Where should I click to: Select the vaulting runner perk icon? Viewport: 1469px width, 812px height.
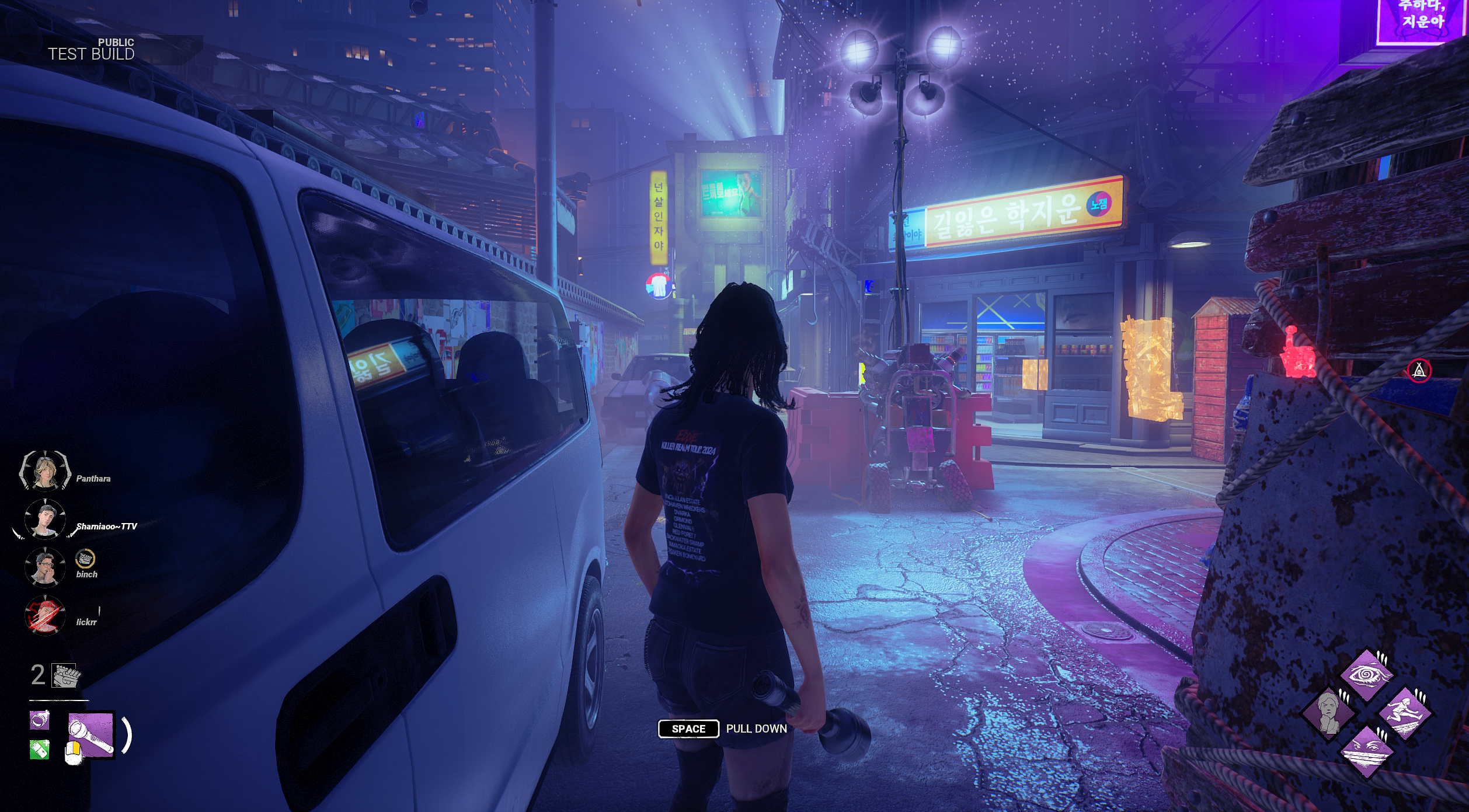(x=1404, y=713)
